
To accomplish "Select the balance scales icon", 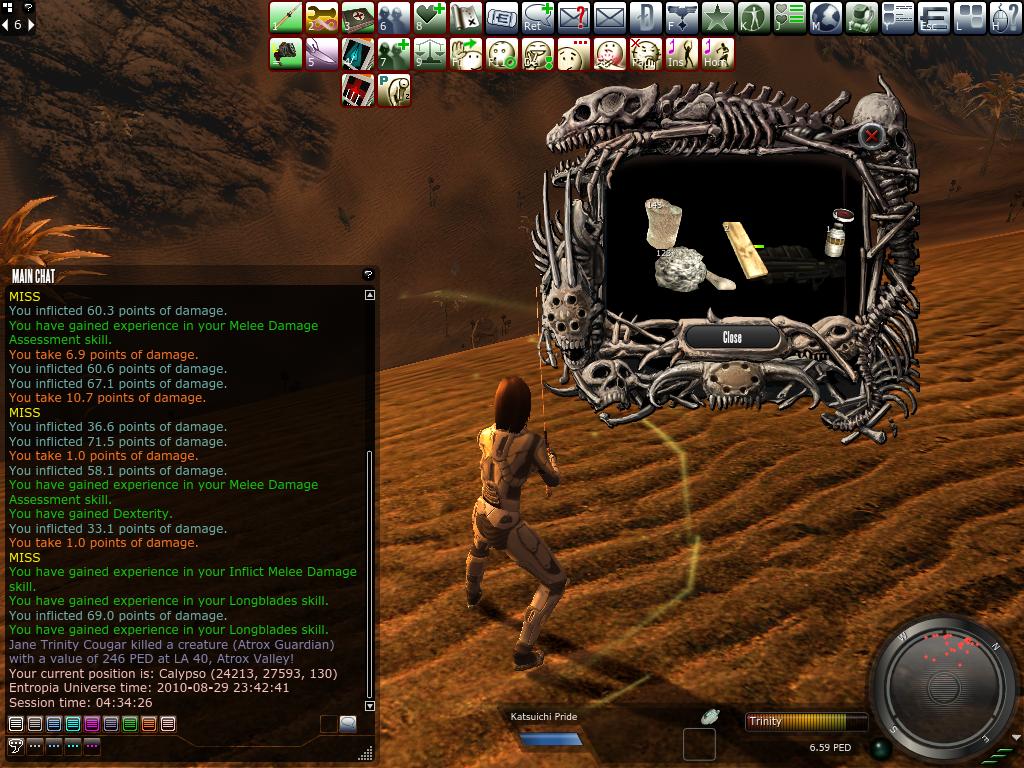I will [x=430, y=54].
